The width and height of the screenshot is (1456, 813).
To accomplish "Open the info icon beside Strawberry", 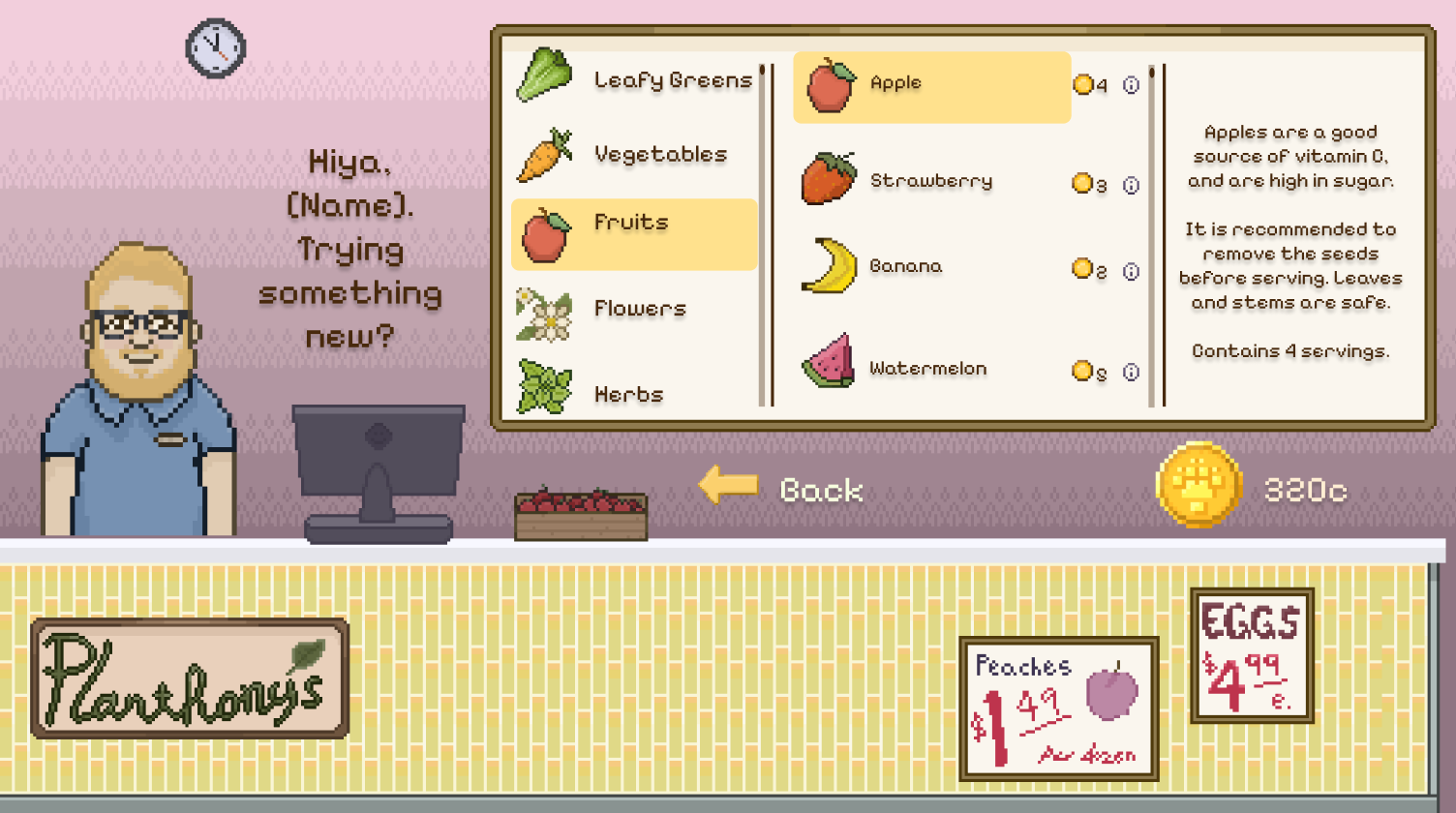I will [x=1131, y=184].
